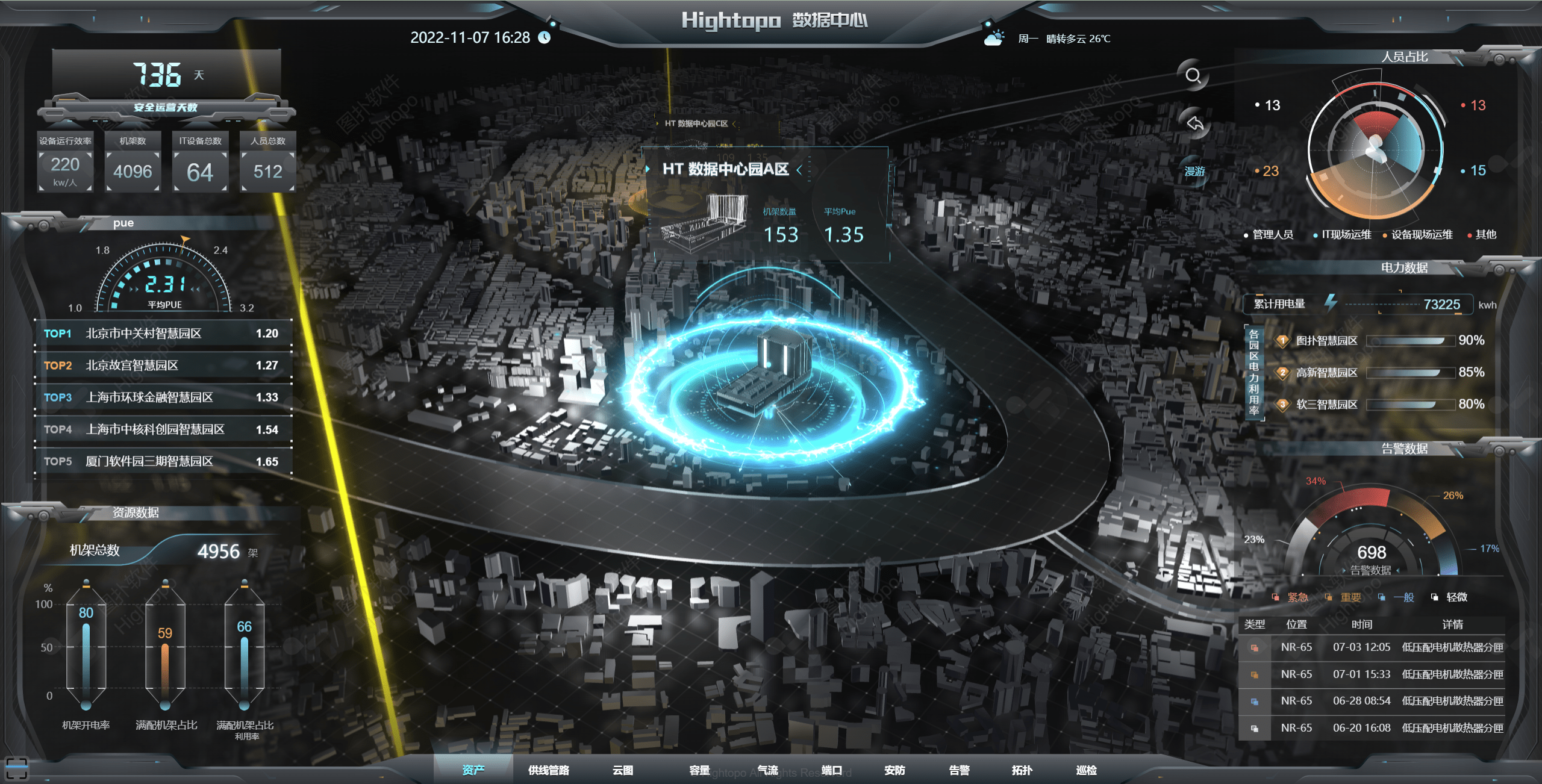This screenshot has height=784, width=1542.
Task: Switch to the 资产 tab
Action: click(473, 770)
